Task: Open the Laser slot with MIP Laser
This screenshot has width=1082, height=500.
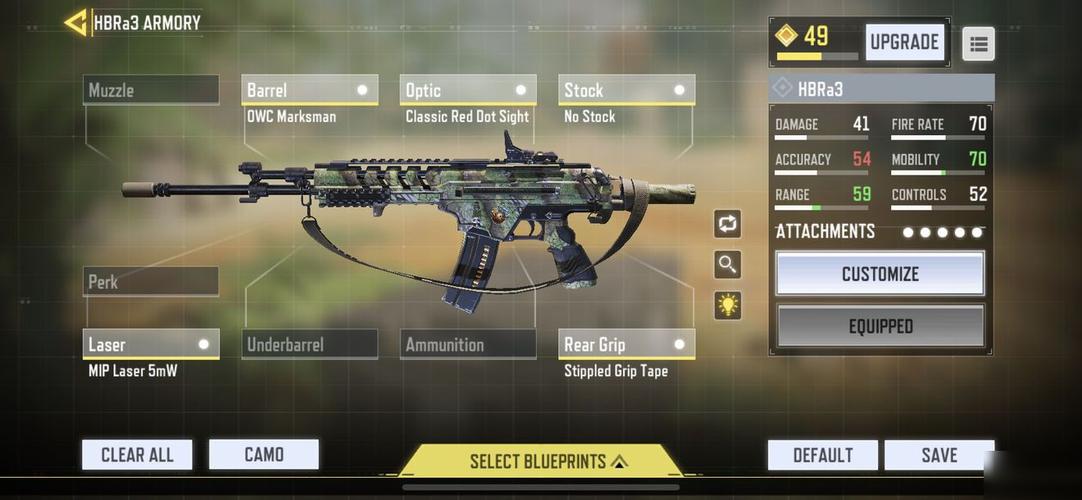Action: (x=151, y=344)
